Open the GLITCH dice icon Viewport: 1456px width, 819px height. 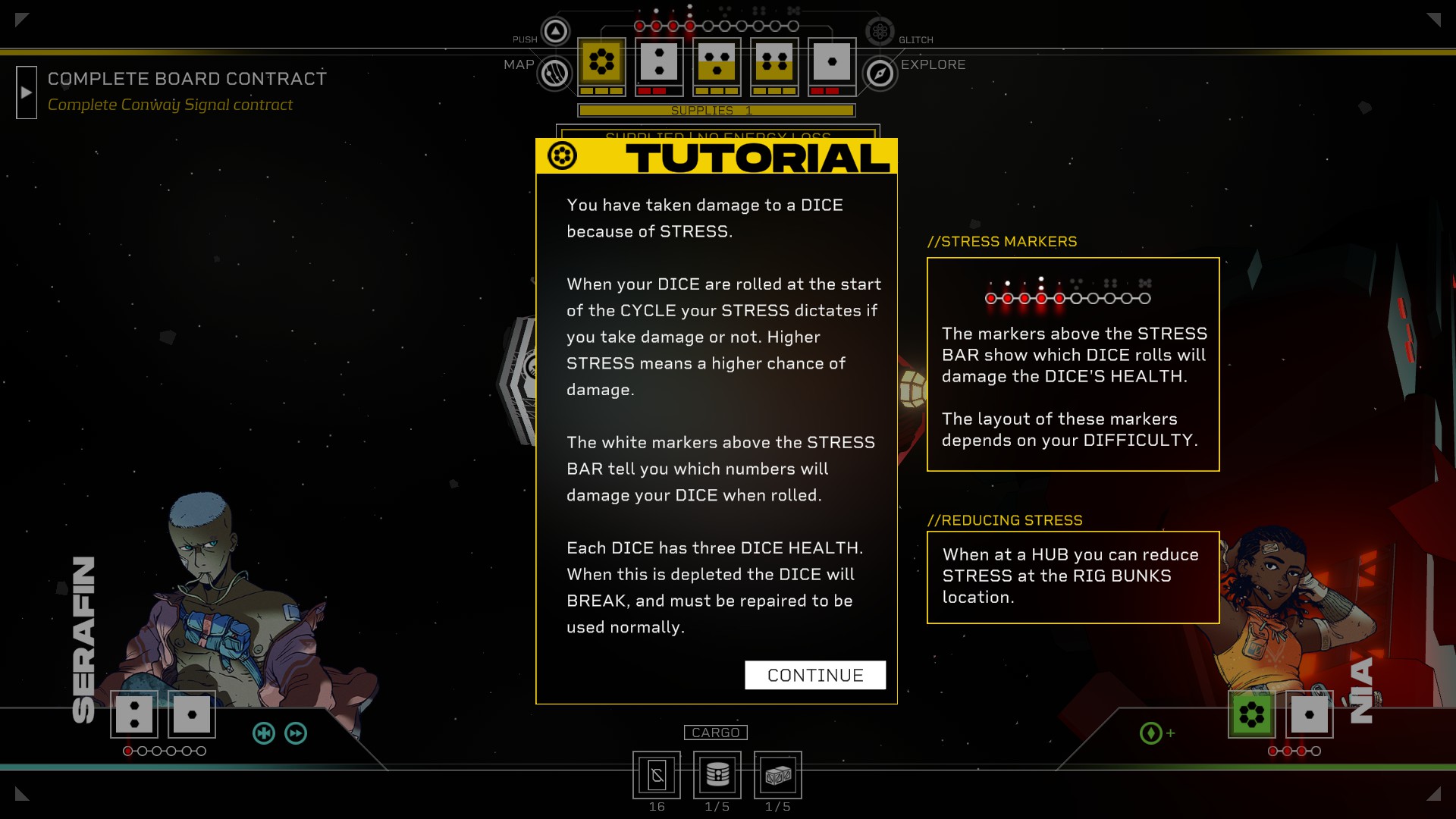point(880,31)
